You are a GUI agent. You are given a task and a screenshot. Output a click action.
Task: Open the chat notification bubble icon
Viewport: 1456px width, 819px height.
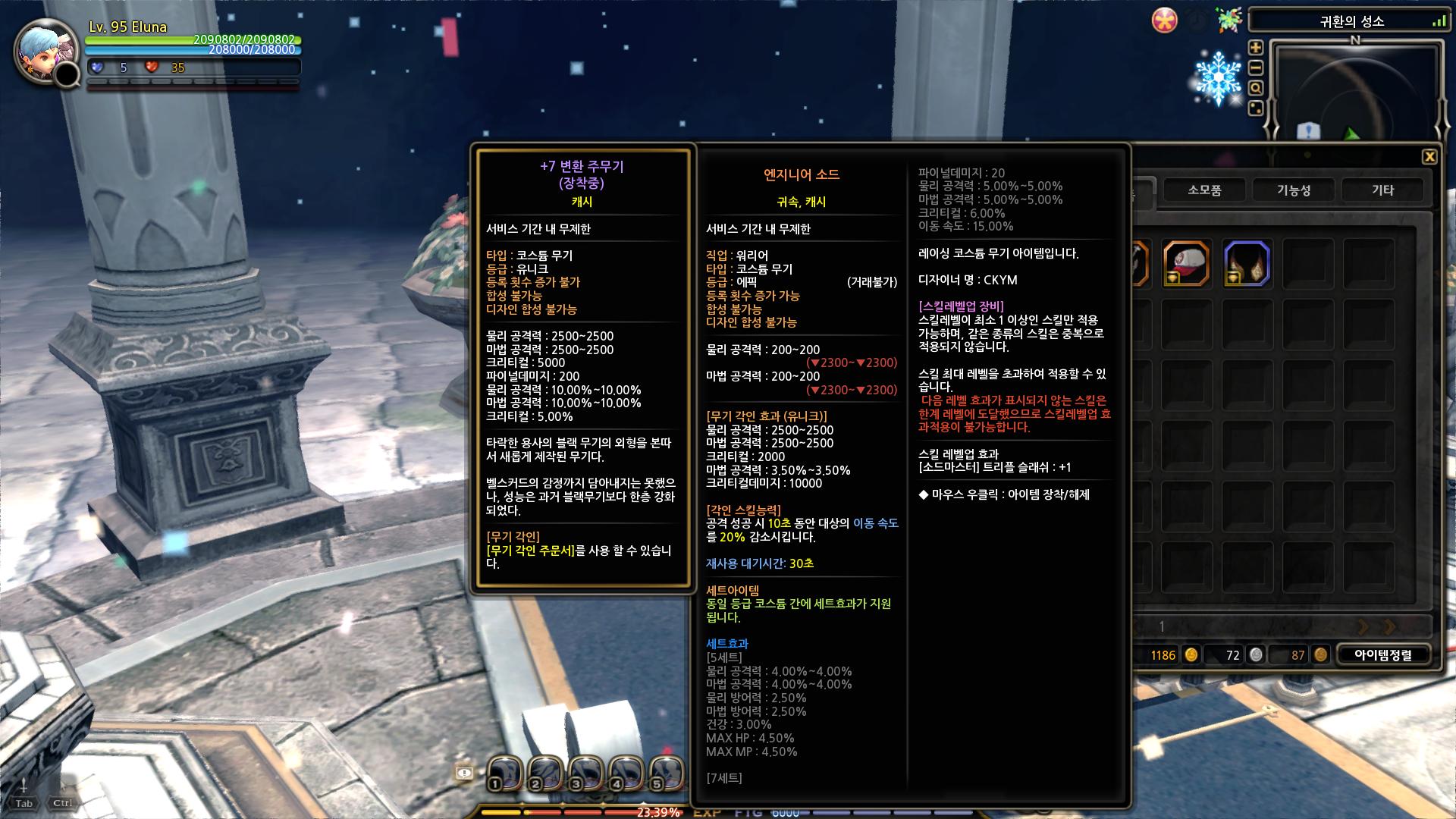click(x=464, y=773)
